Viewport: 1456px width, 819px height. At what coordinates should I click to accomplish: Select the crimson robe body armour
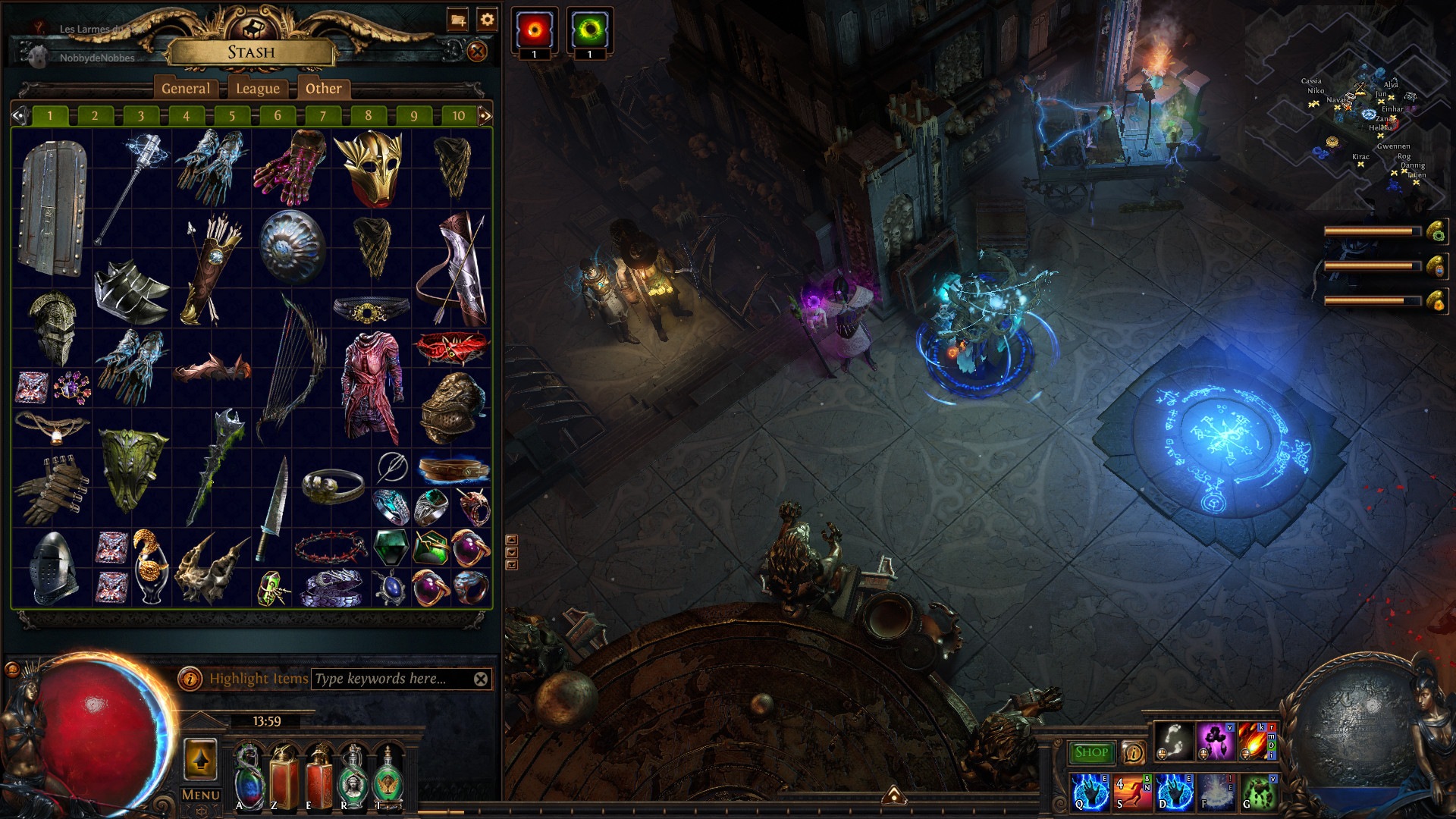pos(371,387)
